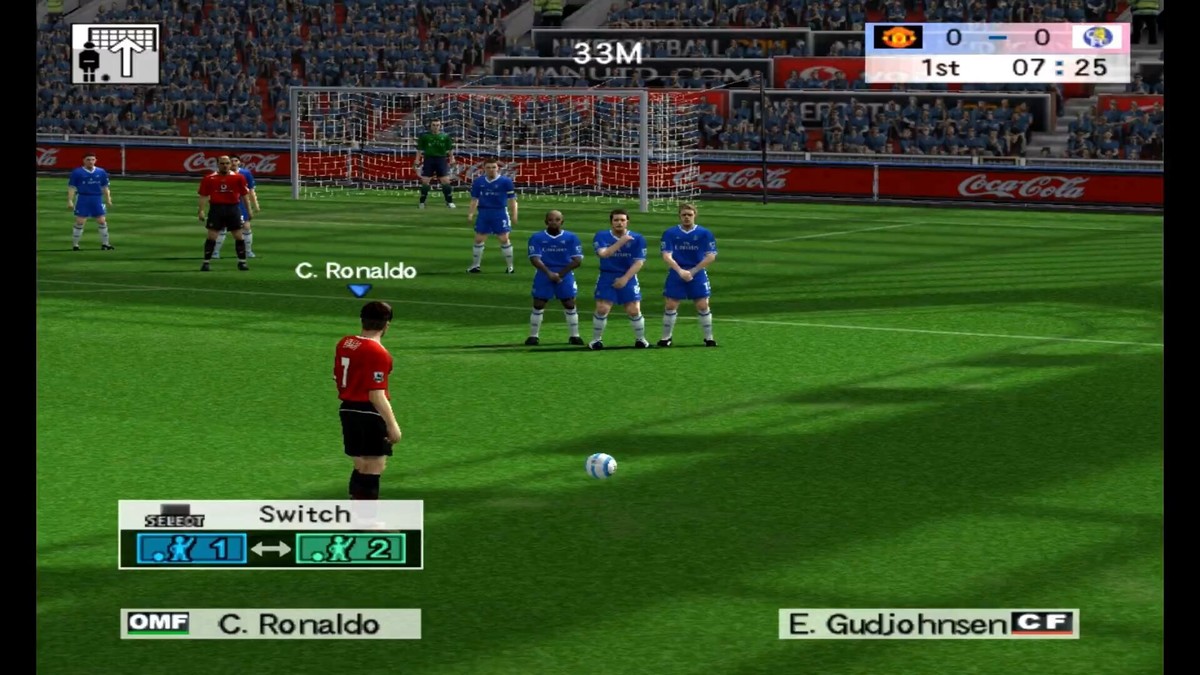Click the E. Gudjohnsen CF name panel
This screenshot has height=675, width=1200.
(928, 624)
